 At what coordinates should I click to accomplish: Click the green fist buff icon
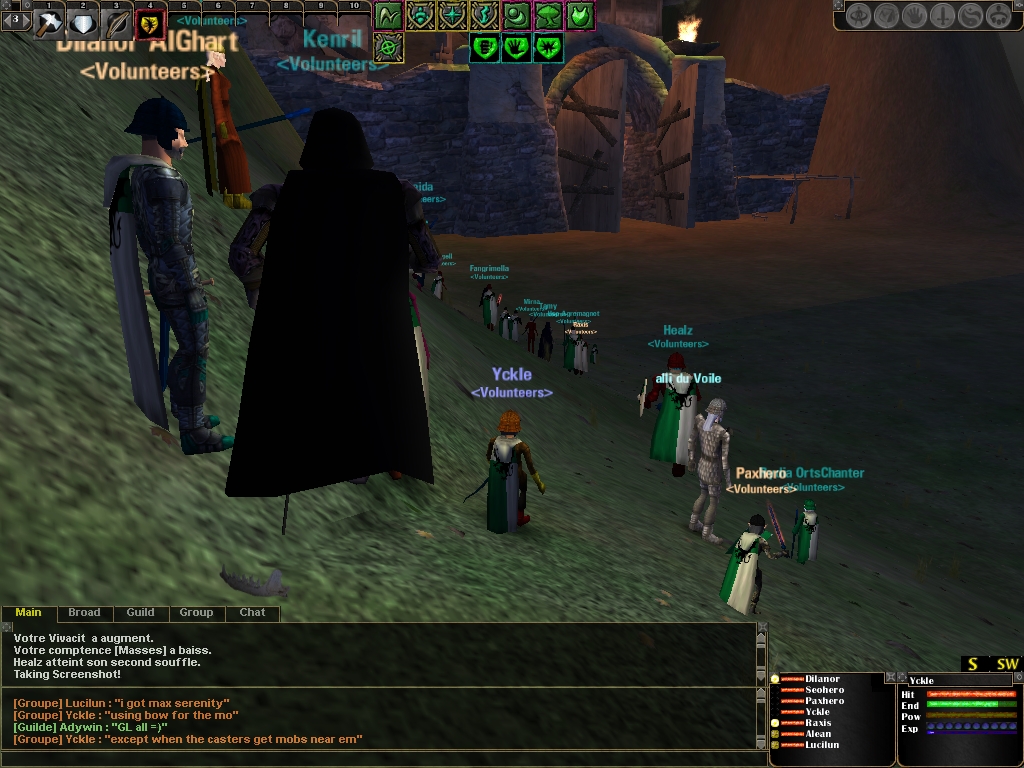pyautogui.click(x=484, y=47)
